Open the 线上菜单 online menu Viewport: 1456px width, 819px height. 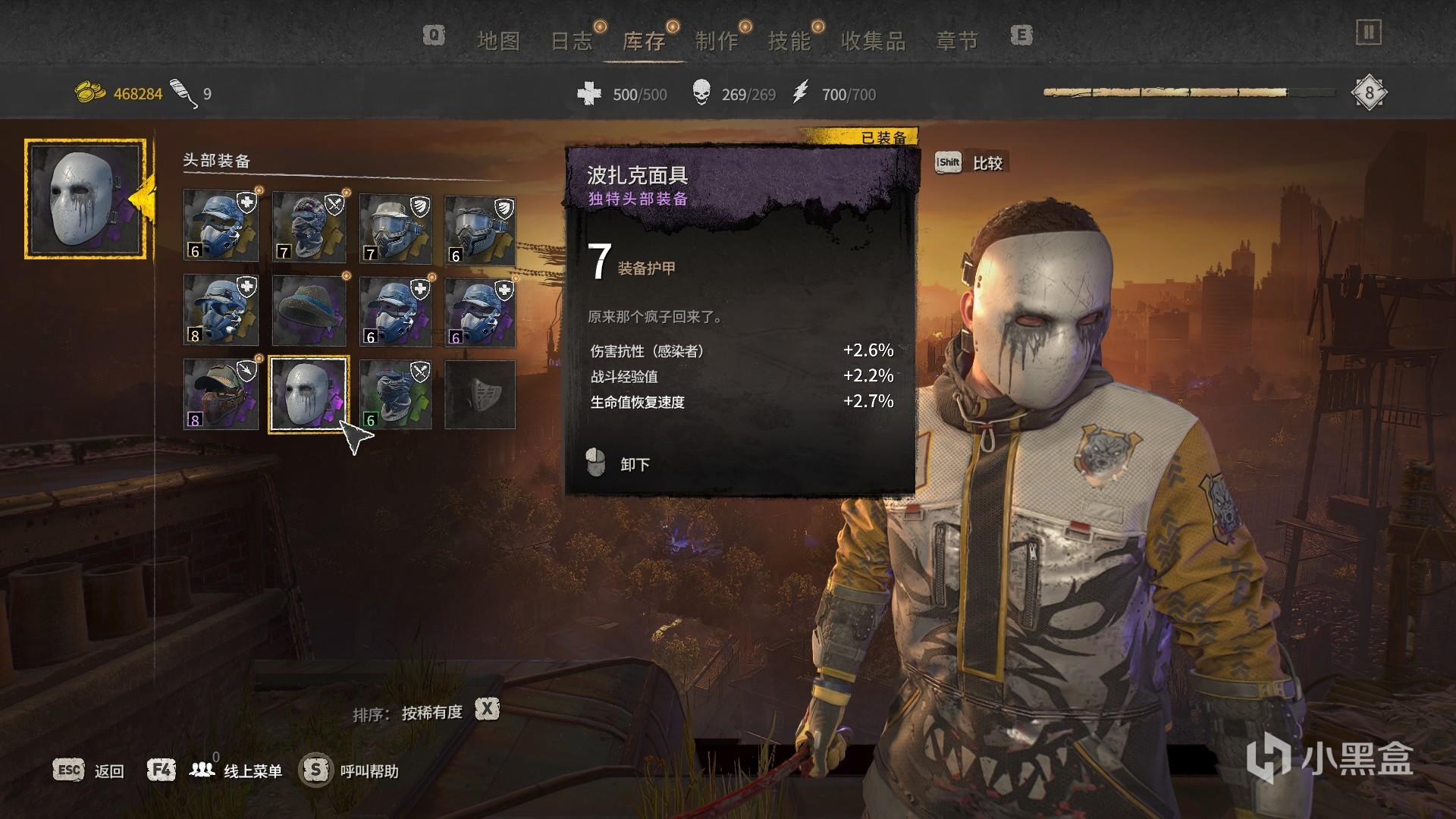252,771
